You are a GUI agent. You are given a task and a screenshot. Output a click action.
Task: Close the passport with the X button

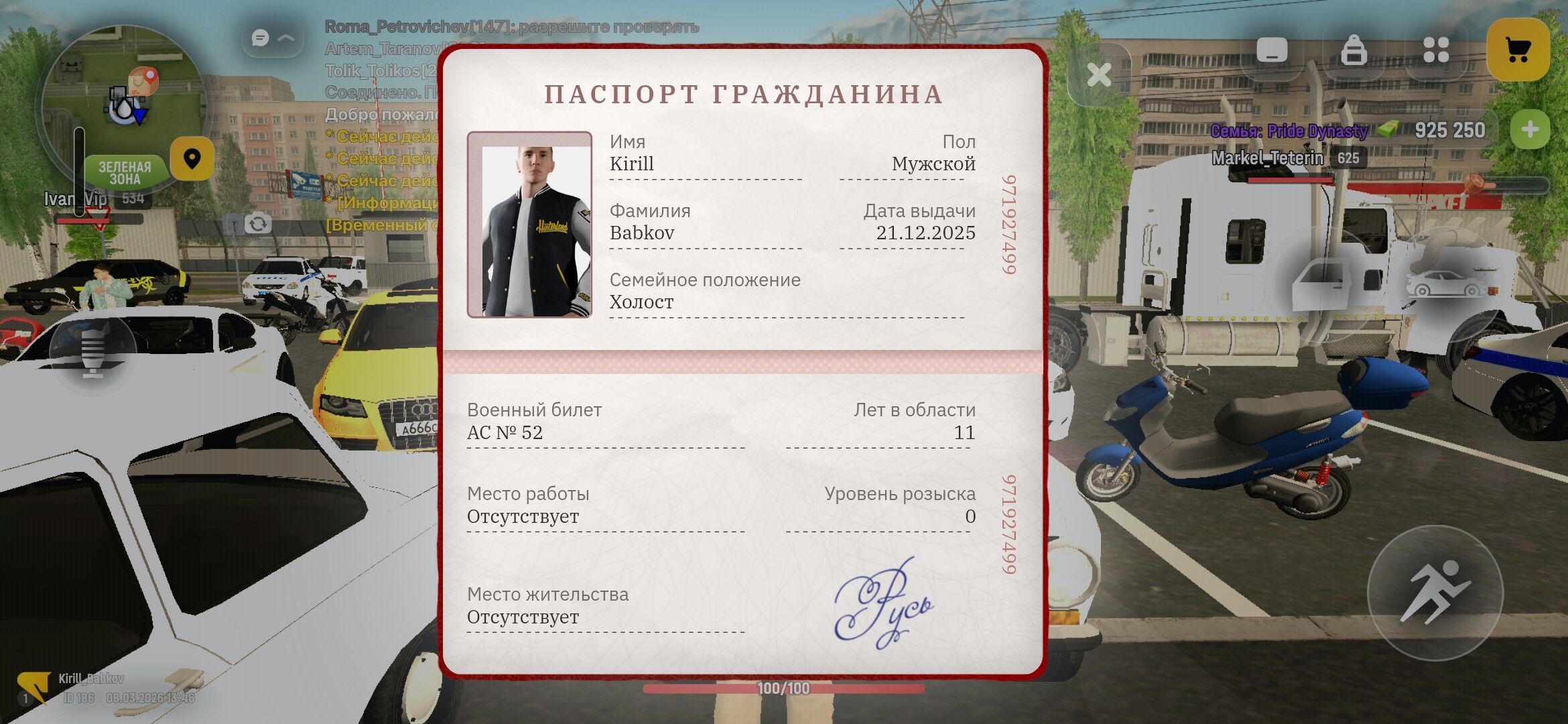click(1099, 75)
